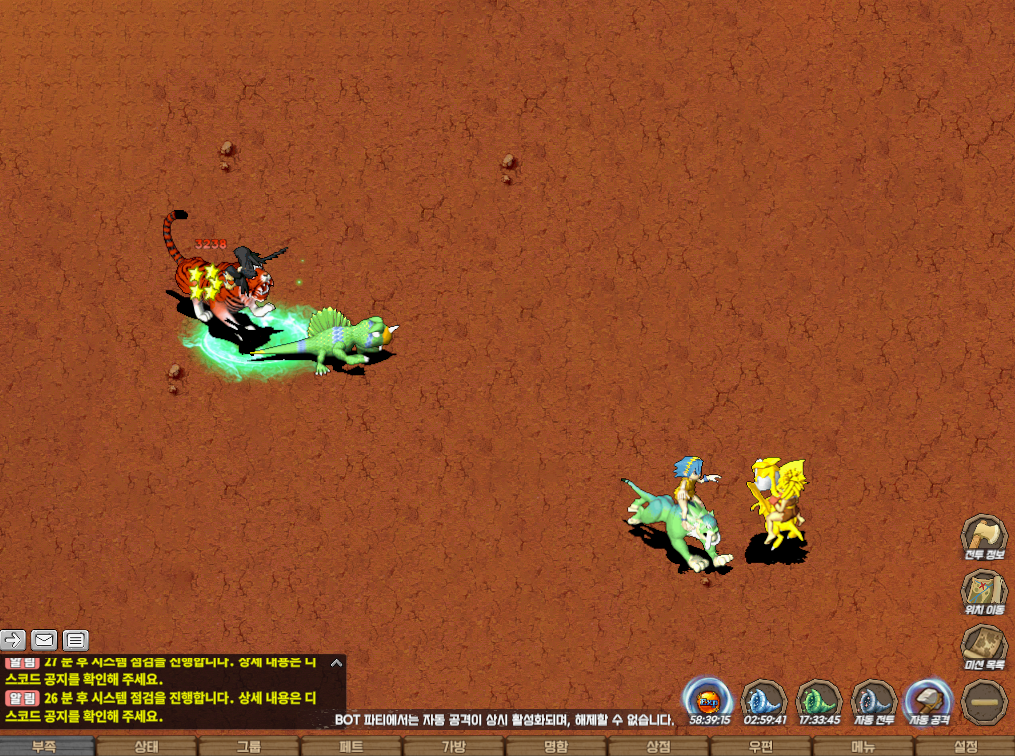Open the 페트 (Pet) menu
This screenshot has width=1015, height=756.
point(351,746)
